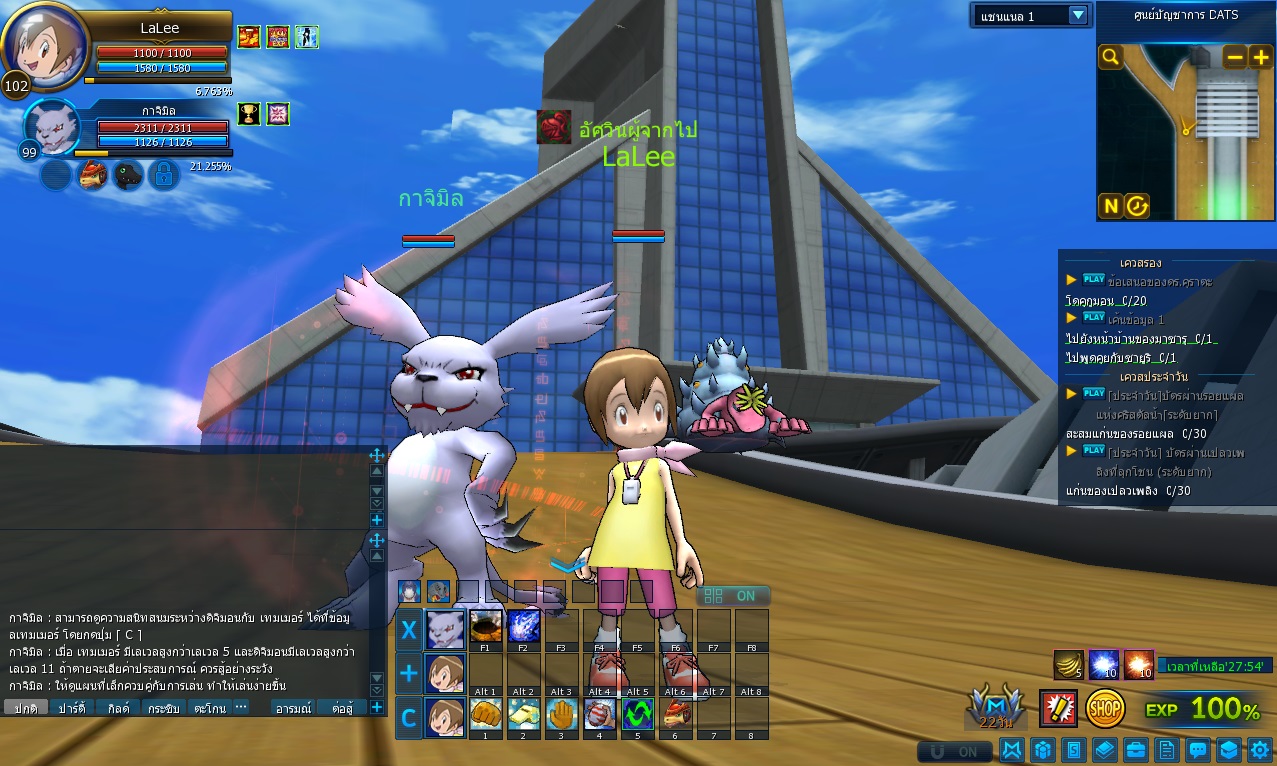Open the gold SHOP button
The image size is (1277, 766).
click(x=1105, y=708)
